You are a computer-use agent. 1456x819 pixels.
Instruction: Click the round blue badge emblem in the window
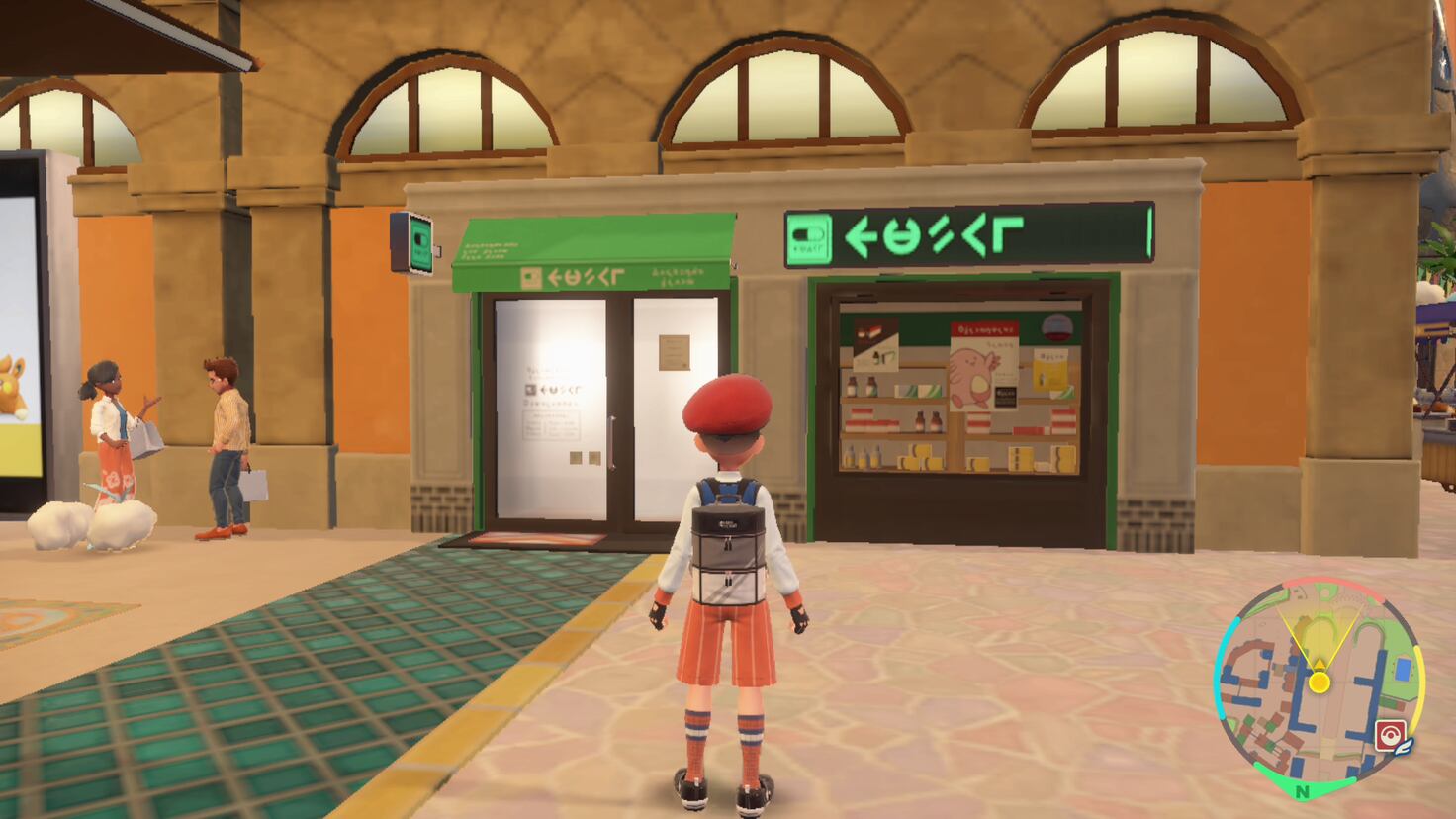pyautogui.click(x=1056, y=326)
